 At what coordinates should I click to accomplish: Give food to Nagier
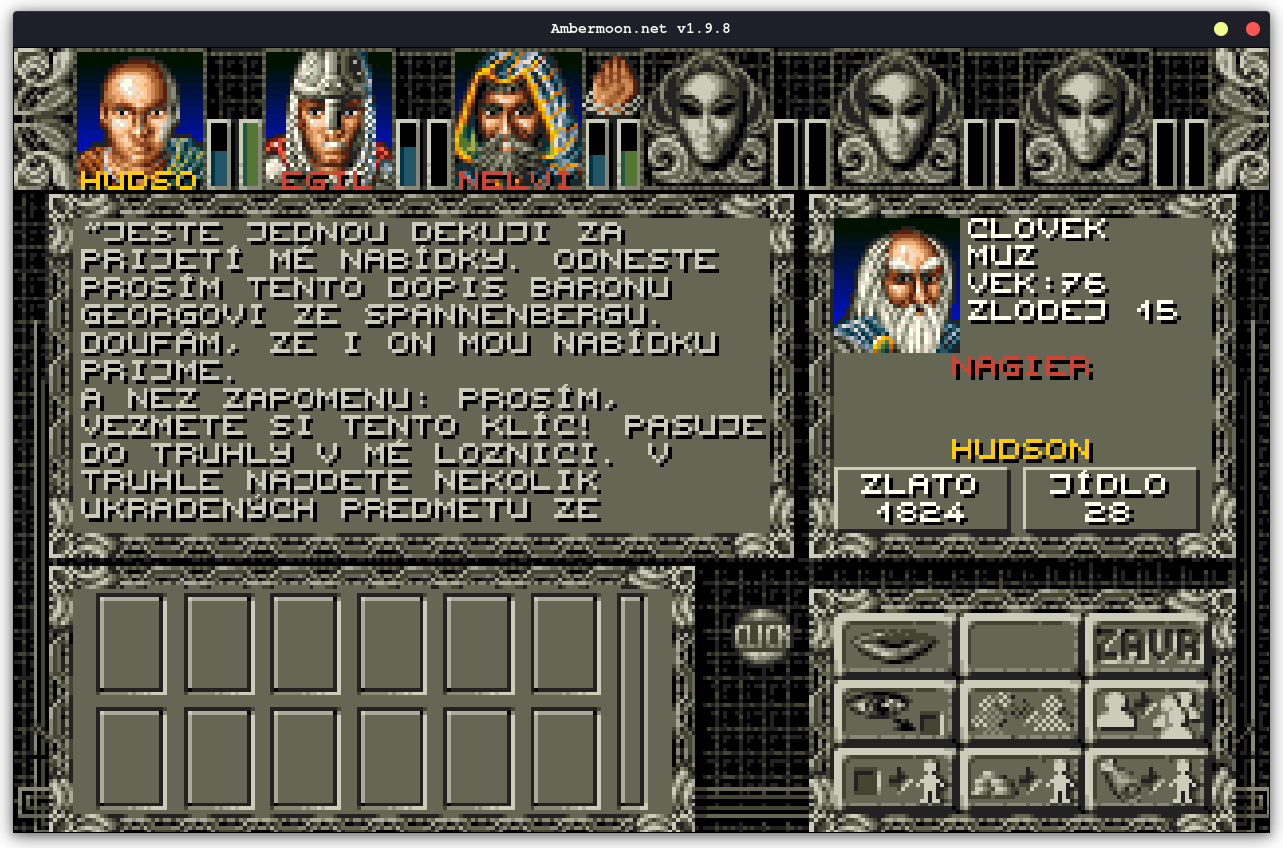point(1147,779)
